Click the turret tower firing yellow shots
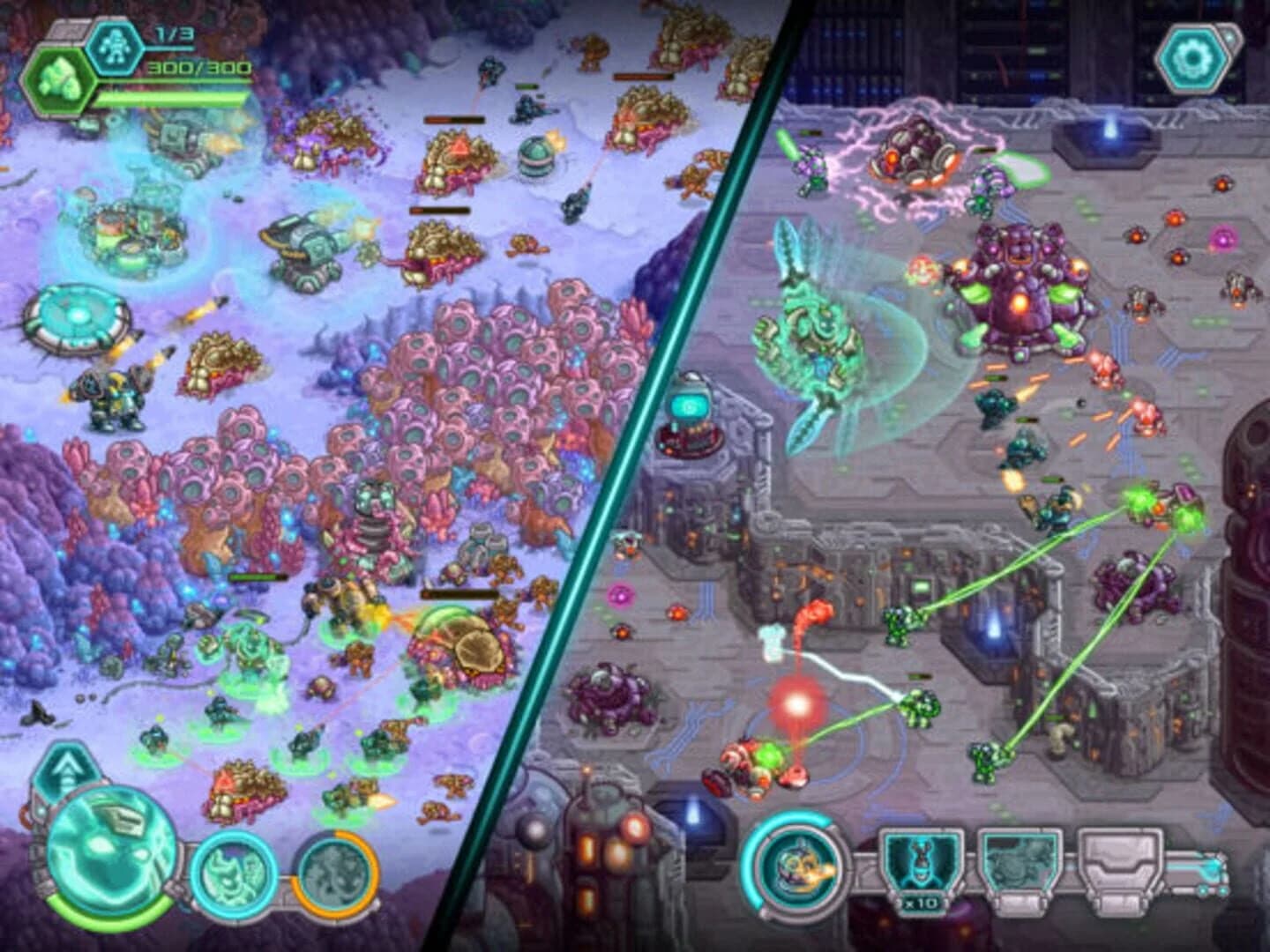The image size is (1270, 952). [x=304, y=251]
